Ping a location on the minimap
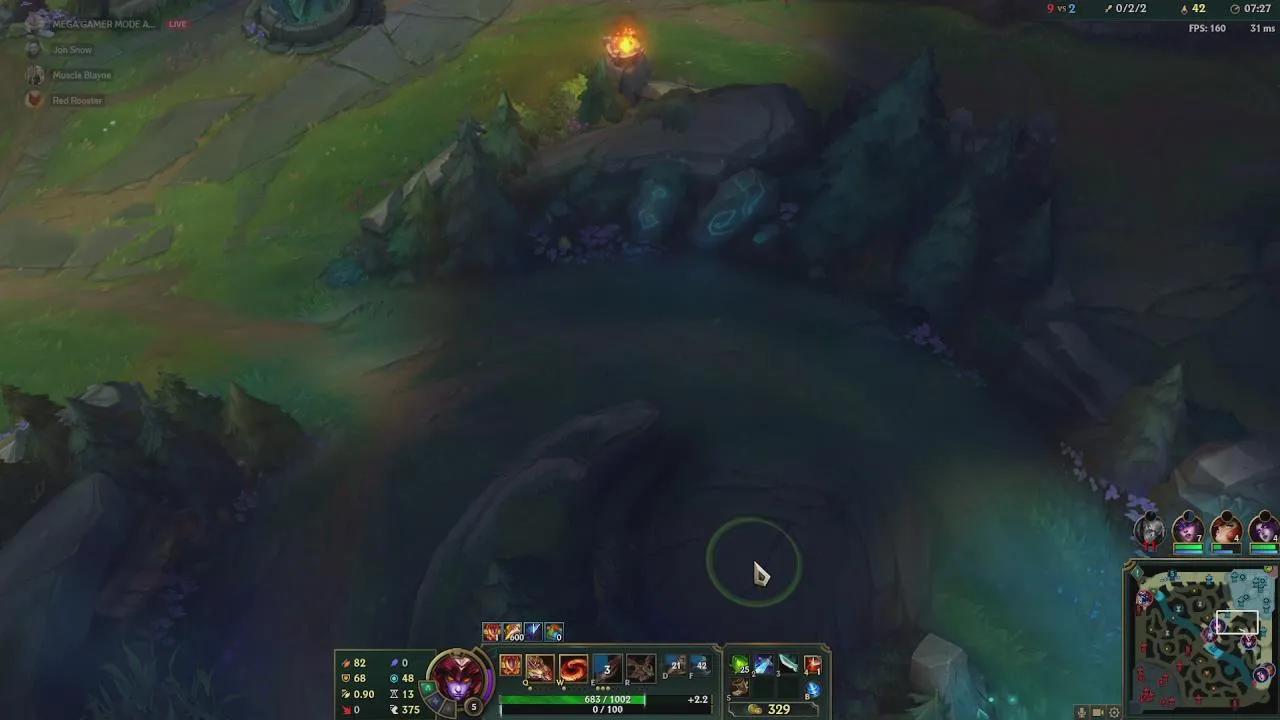The width and height of the screenshot is (1280, 720). (x=1200, y=640)
